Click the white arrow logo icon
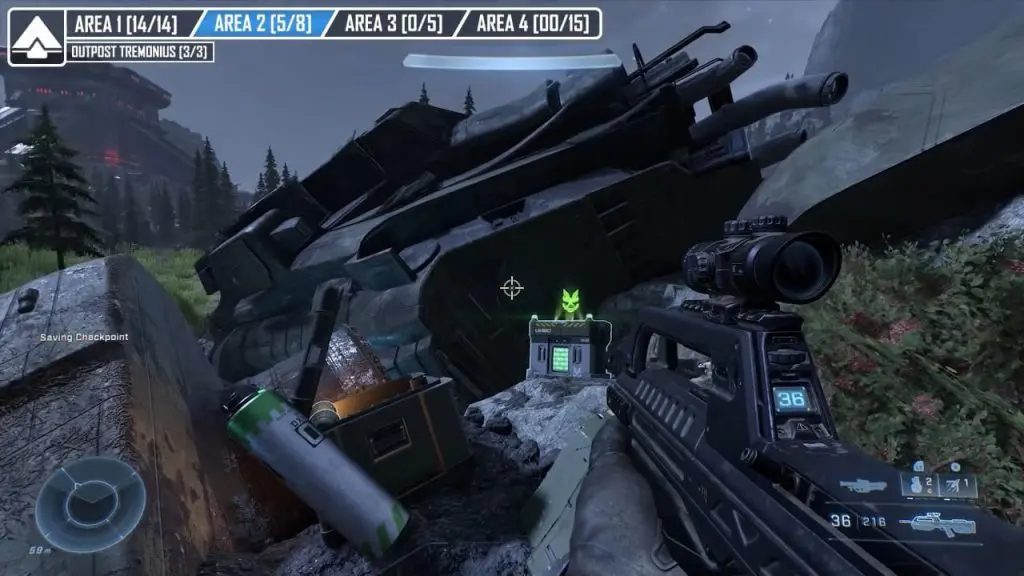The height and width of the screenshot is (576, 1024). (37, 37)
